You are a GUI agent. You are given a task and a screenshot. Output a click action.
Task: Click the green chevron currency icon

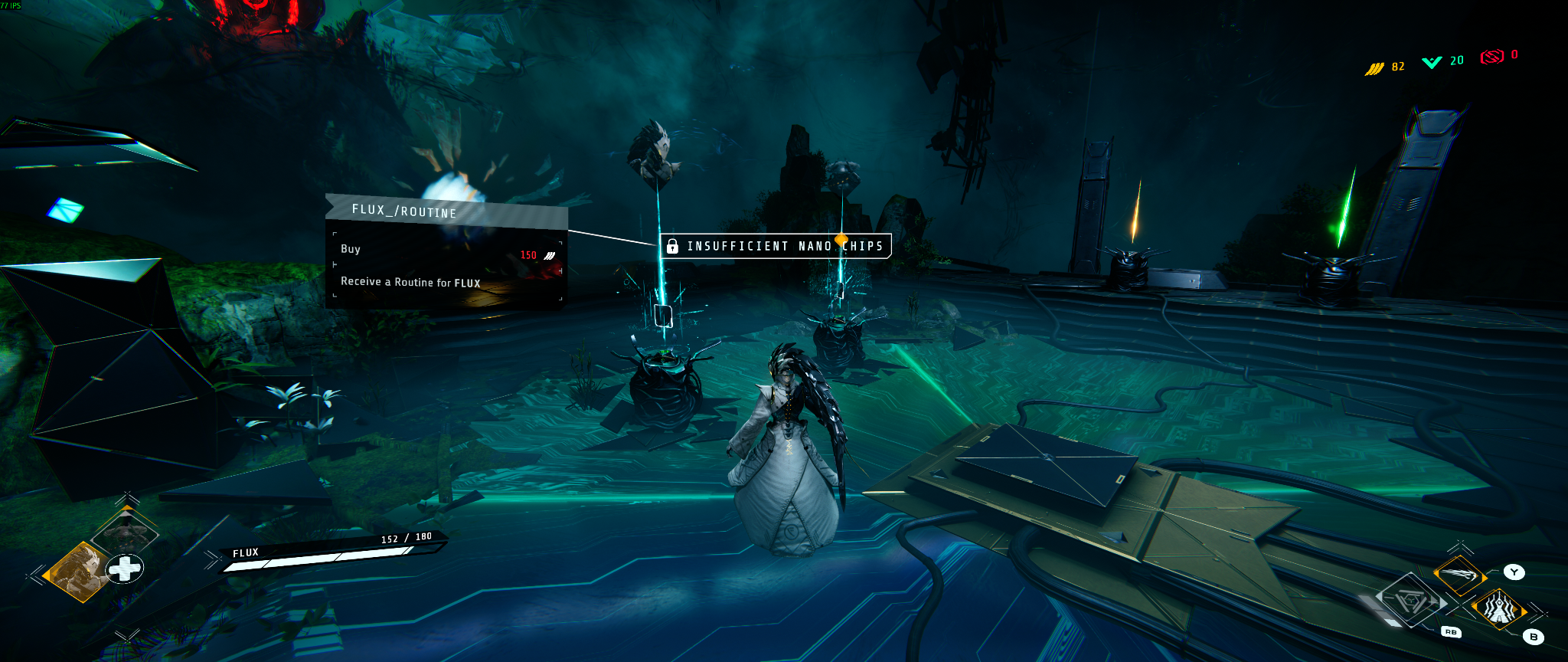point(1432,62)
